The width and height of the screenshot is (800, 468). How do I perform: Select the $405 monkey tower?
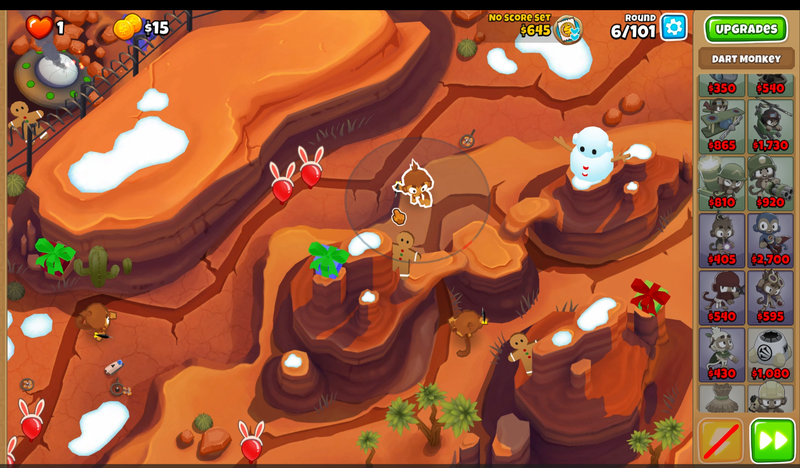click(722, 239)
